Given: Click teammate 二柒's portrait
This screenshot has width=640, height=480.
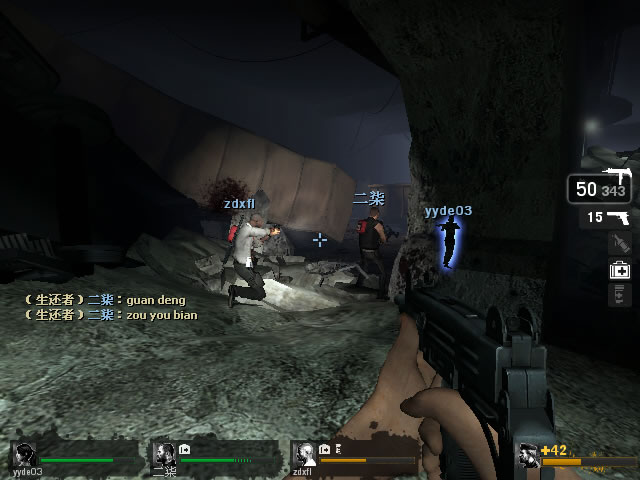Looking at the screenshot, I should point(165,454).
